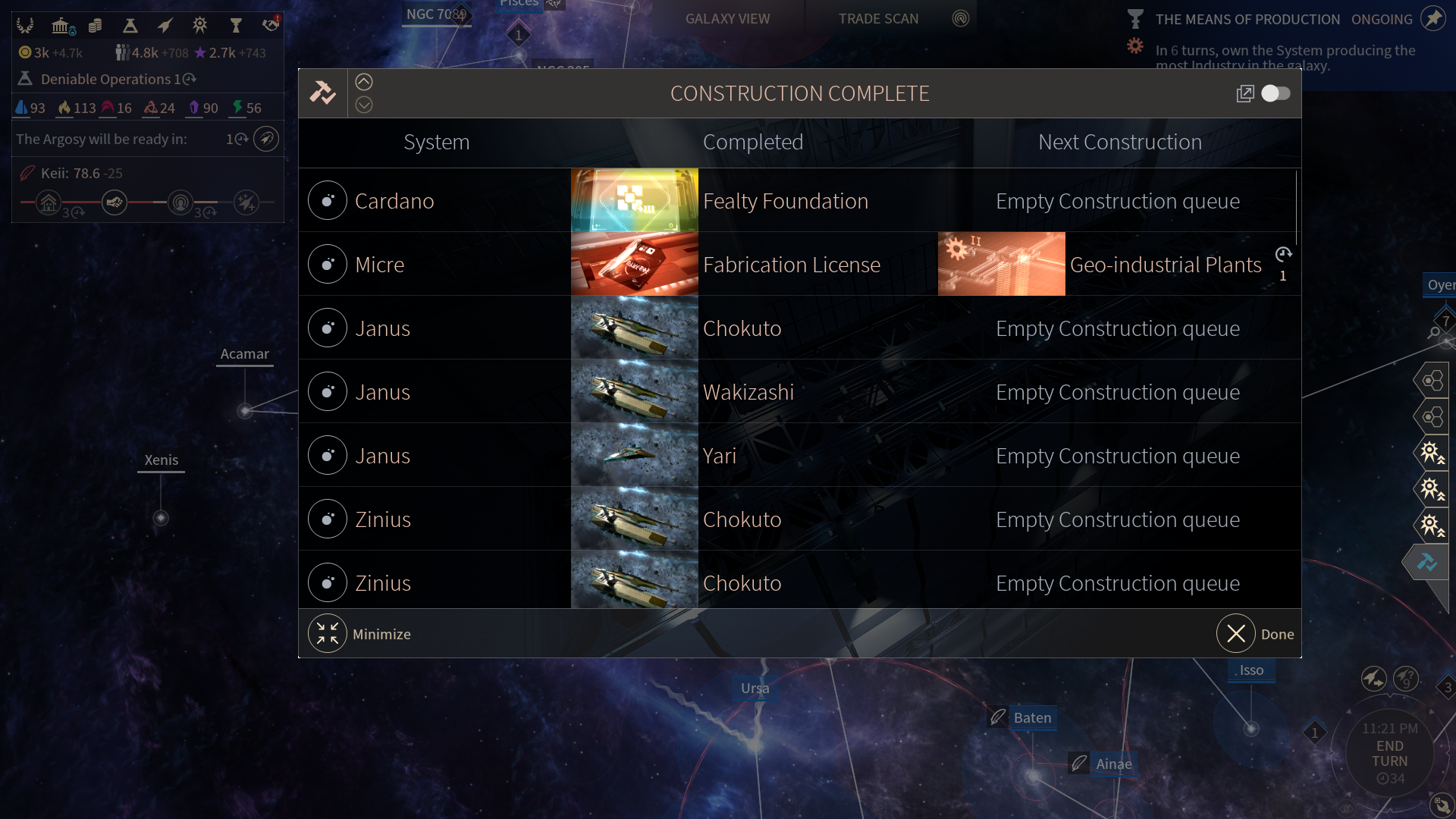Toggle the switch in the panel header

[x=1276, y=93]
